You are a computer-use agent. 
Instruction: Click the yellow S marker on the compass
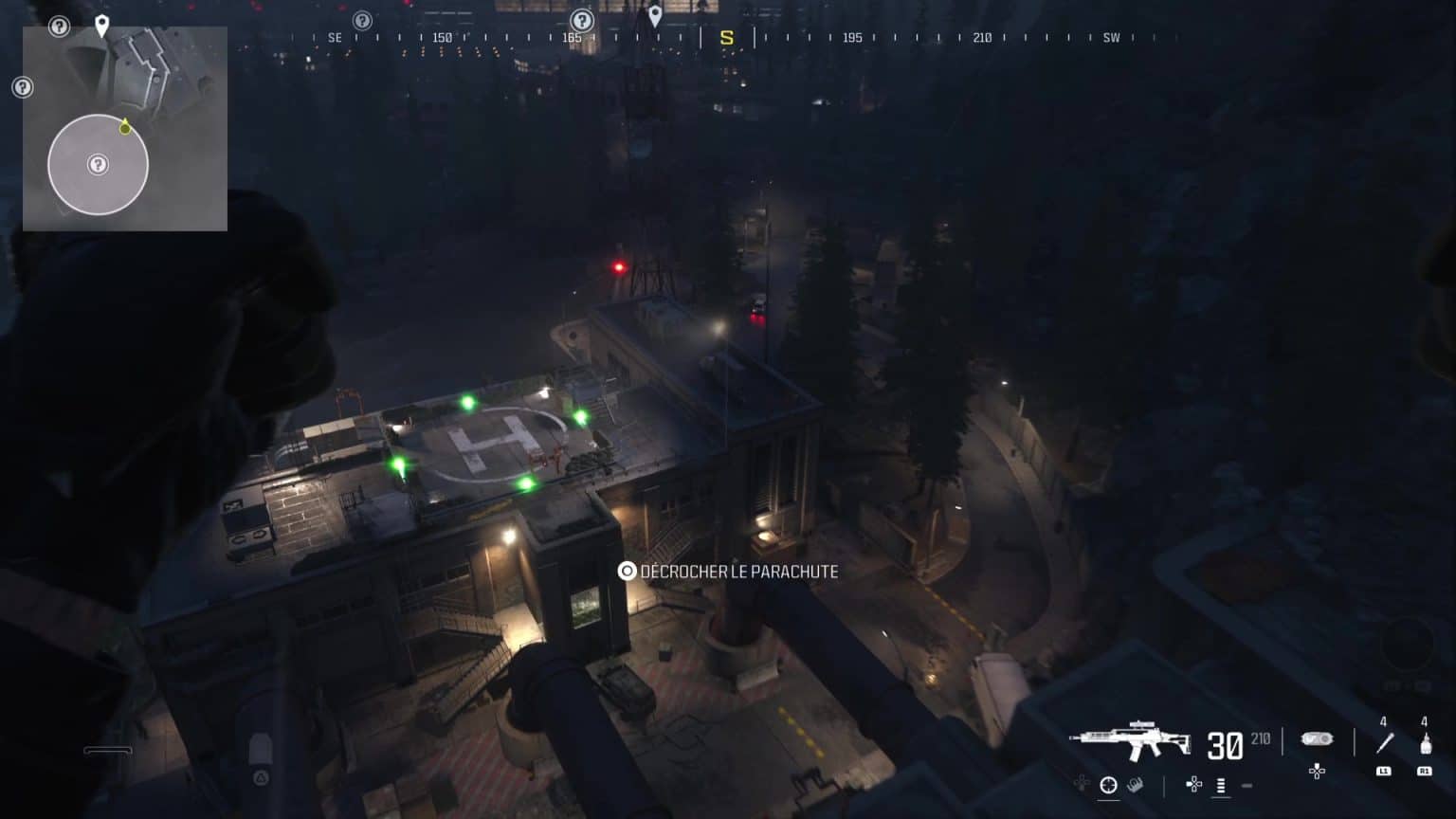click(725, 38)
